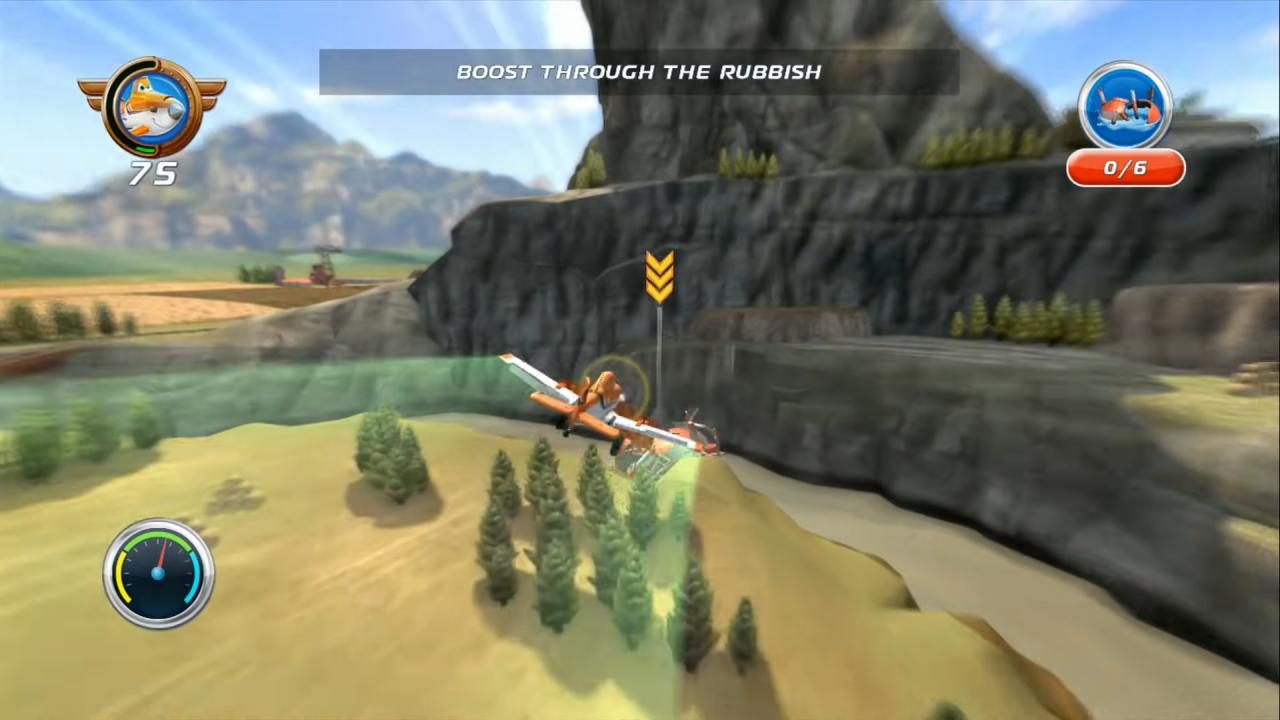Select the blue gauge center dot

tap(158, 572)
